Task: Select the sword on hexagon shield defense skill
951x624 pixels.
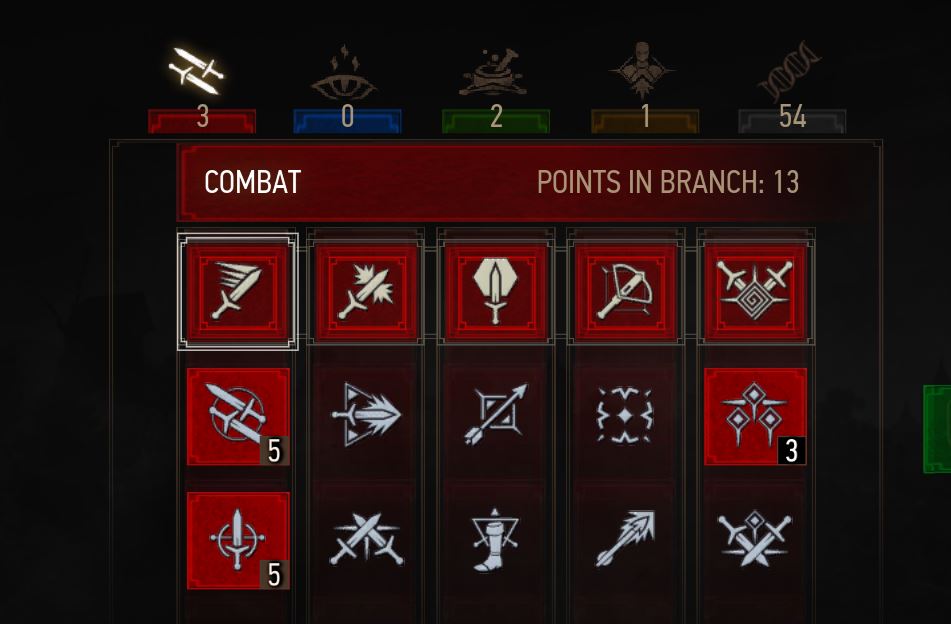Action: 497,291
